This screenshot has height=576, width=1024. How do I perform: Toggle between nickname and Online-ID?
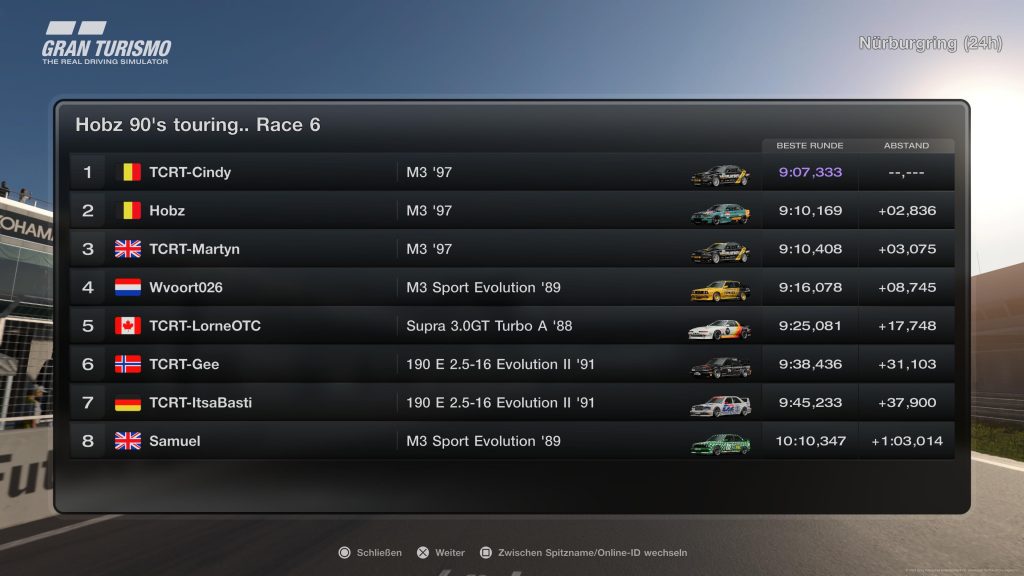pyautogui.click(x=584, y=552)
